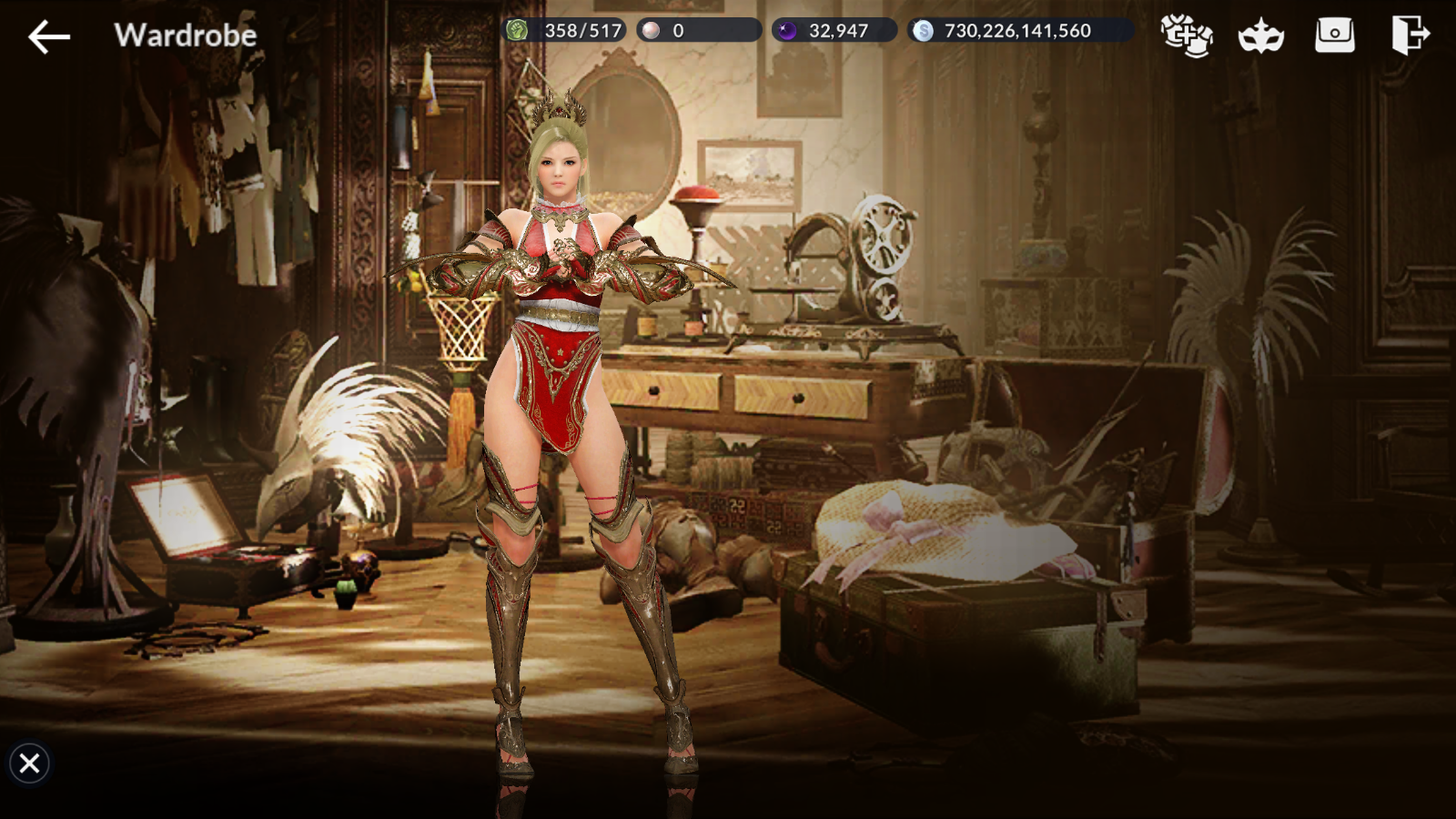Click the masquerade mask icon

(1260, 36)
